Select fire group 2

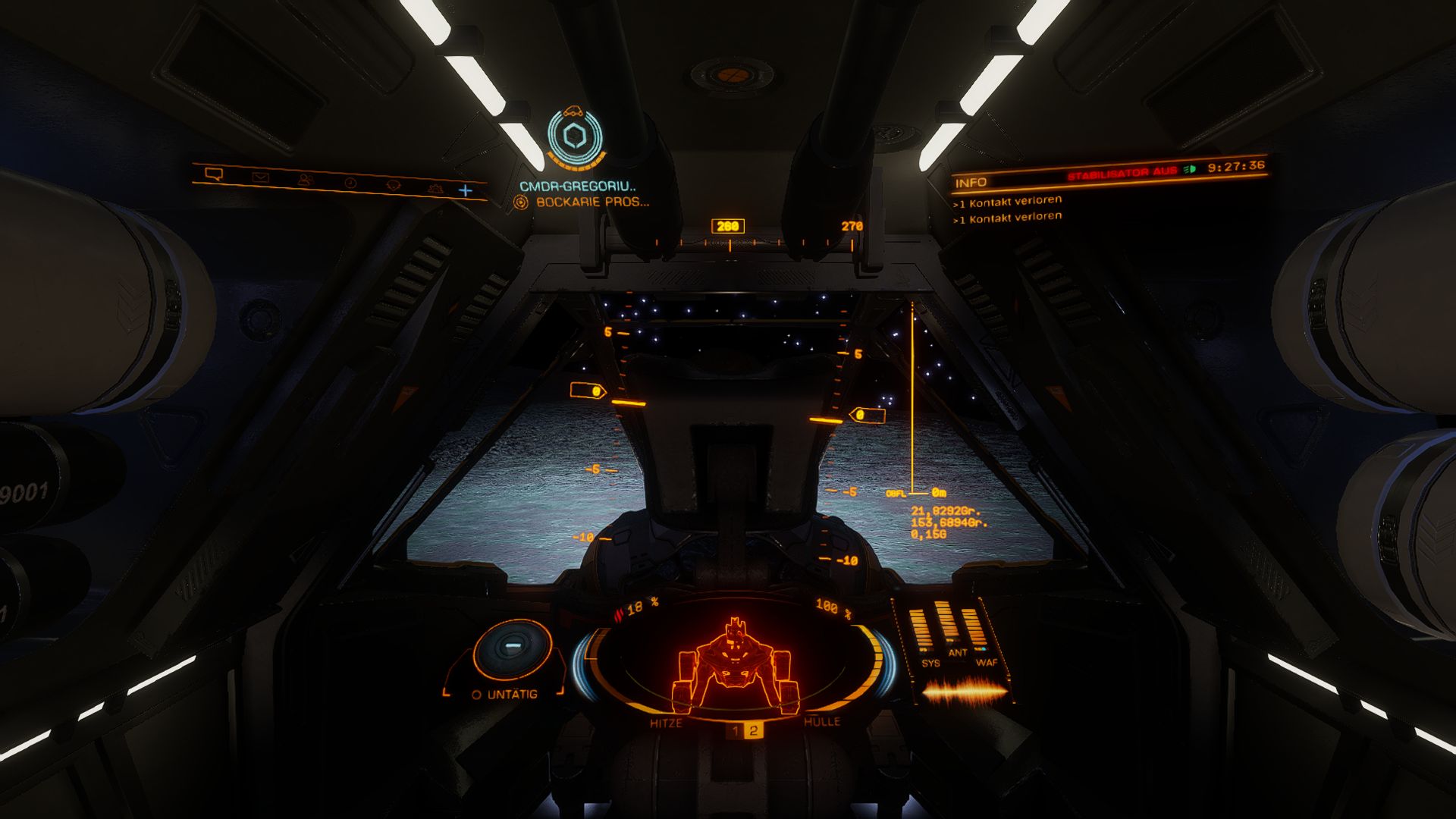point(753,731)
